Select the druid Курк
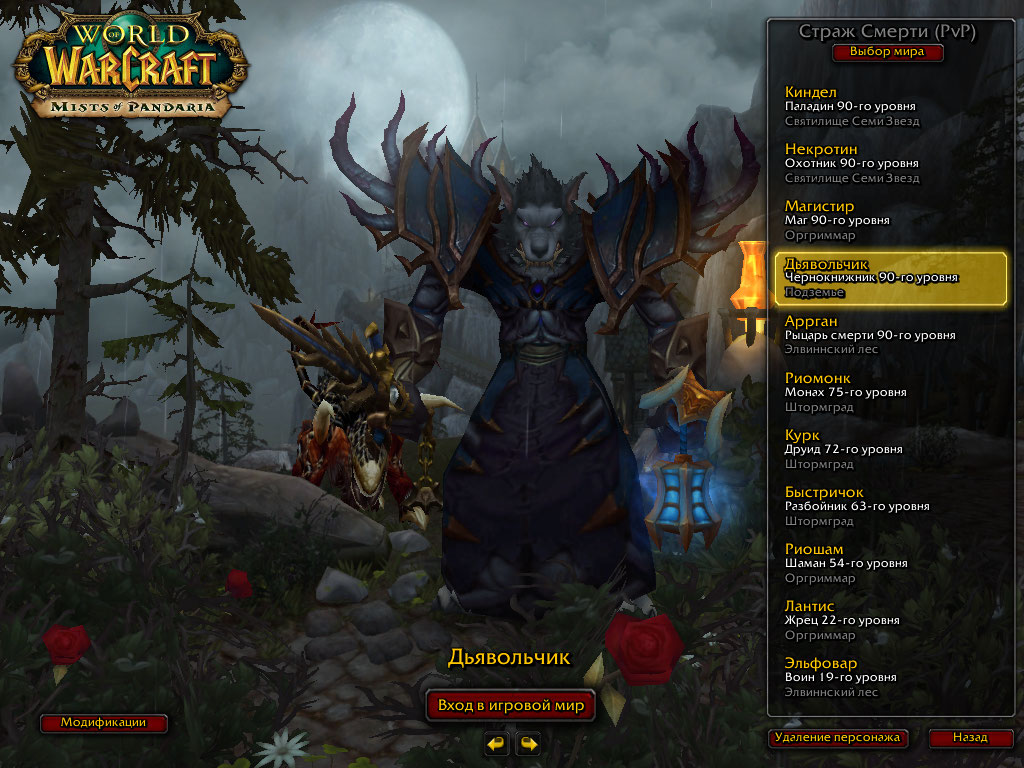 click(x=889, y=449)
